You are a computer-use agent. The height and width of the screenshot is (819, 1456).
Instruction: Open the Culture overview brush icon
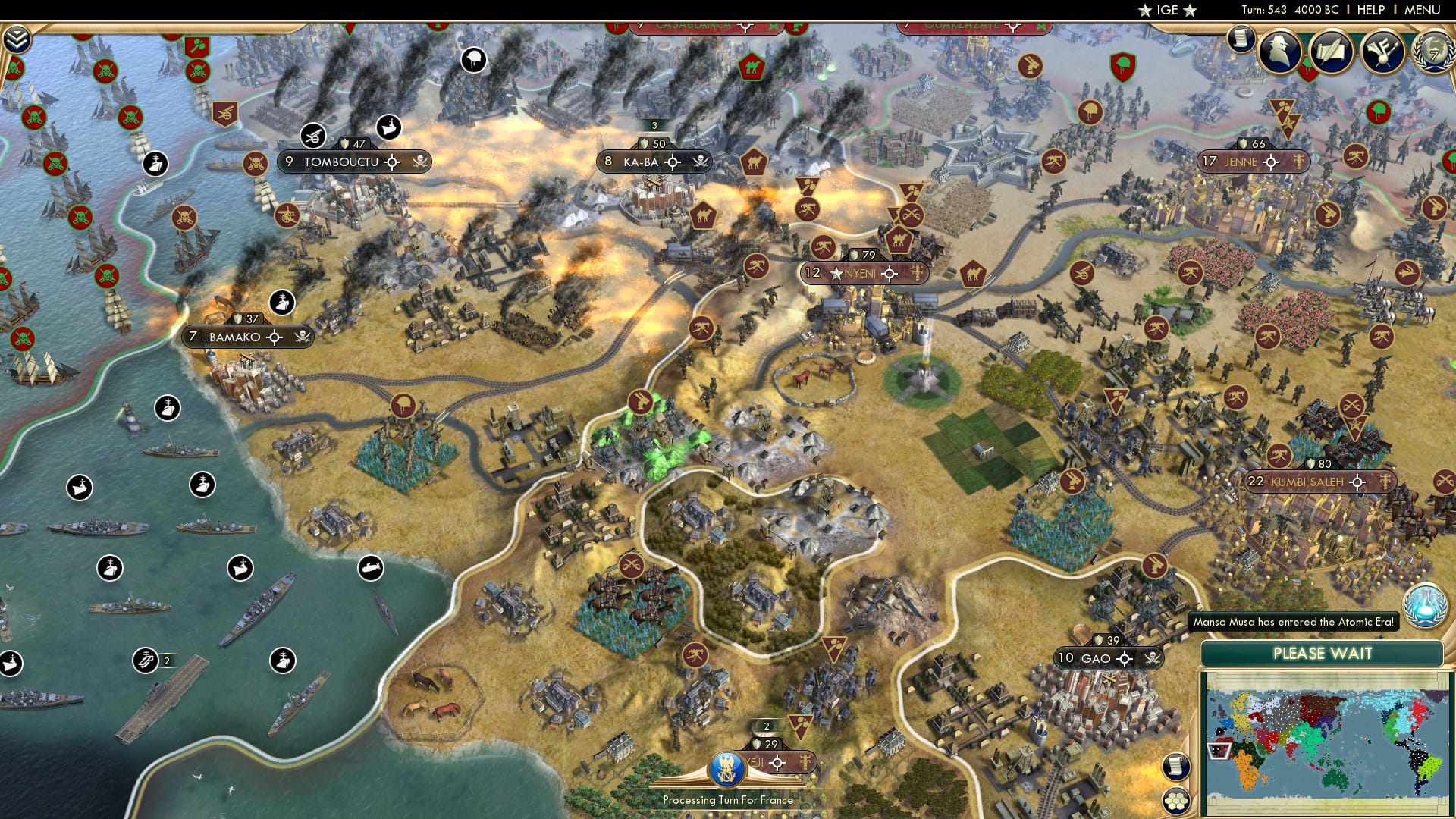(x=1381, y=53)
